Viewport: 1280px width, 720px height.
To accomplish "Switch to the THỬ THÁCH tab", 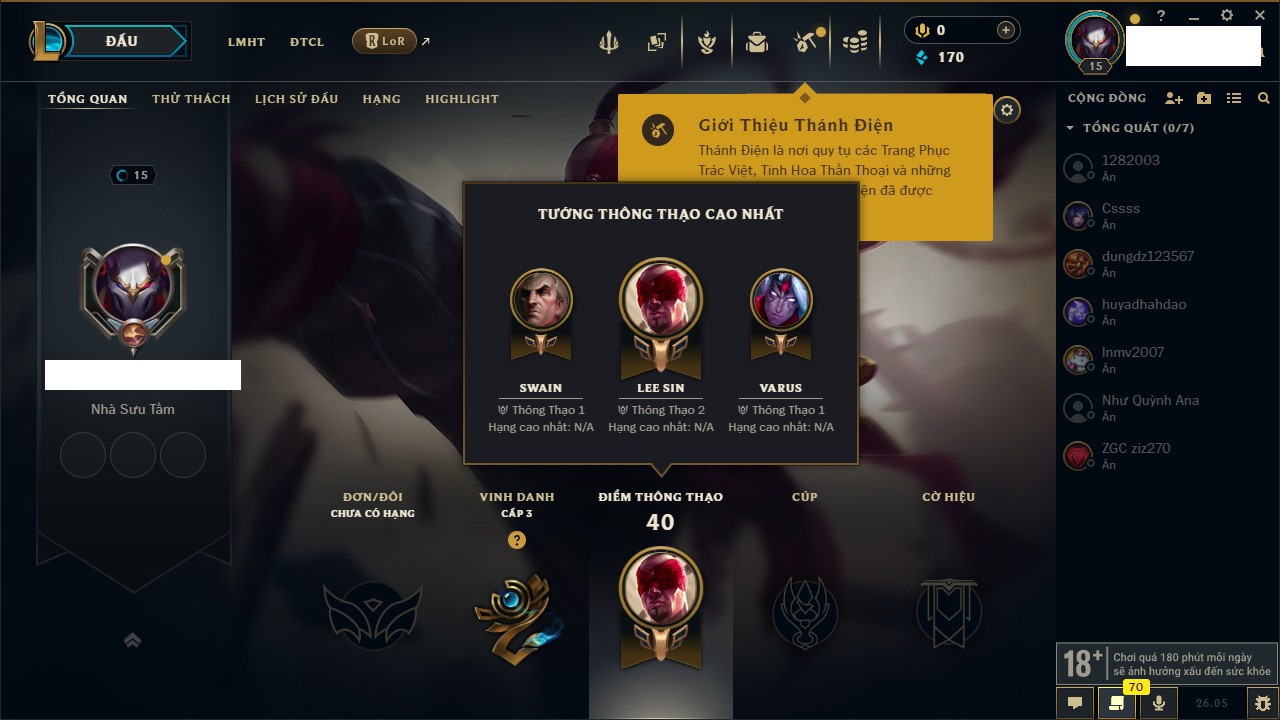I will point(191,99).
